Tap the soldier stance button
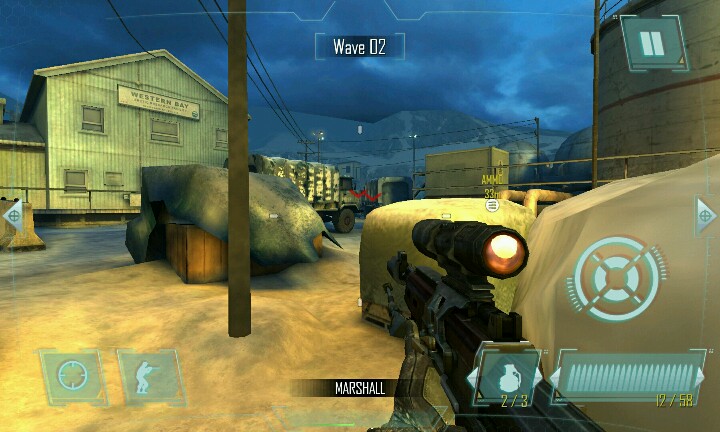720x432 pixels. tap(150, 375)
